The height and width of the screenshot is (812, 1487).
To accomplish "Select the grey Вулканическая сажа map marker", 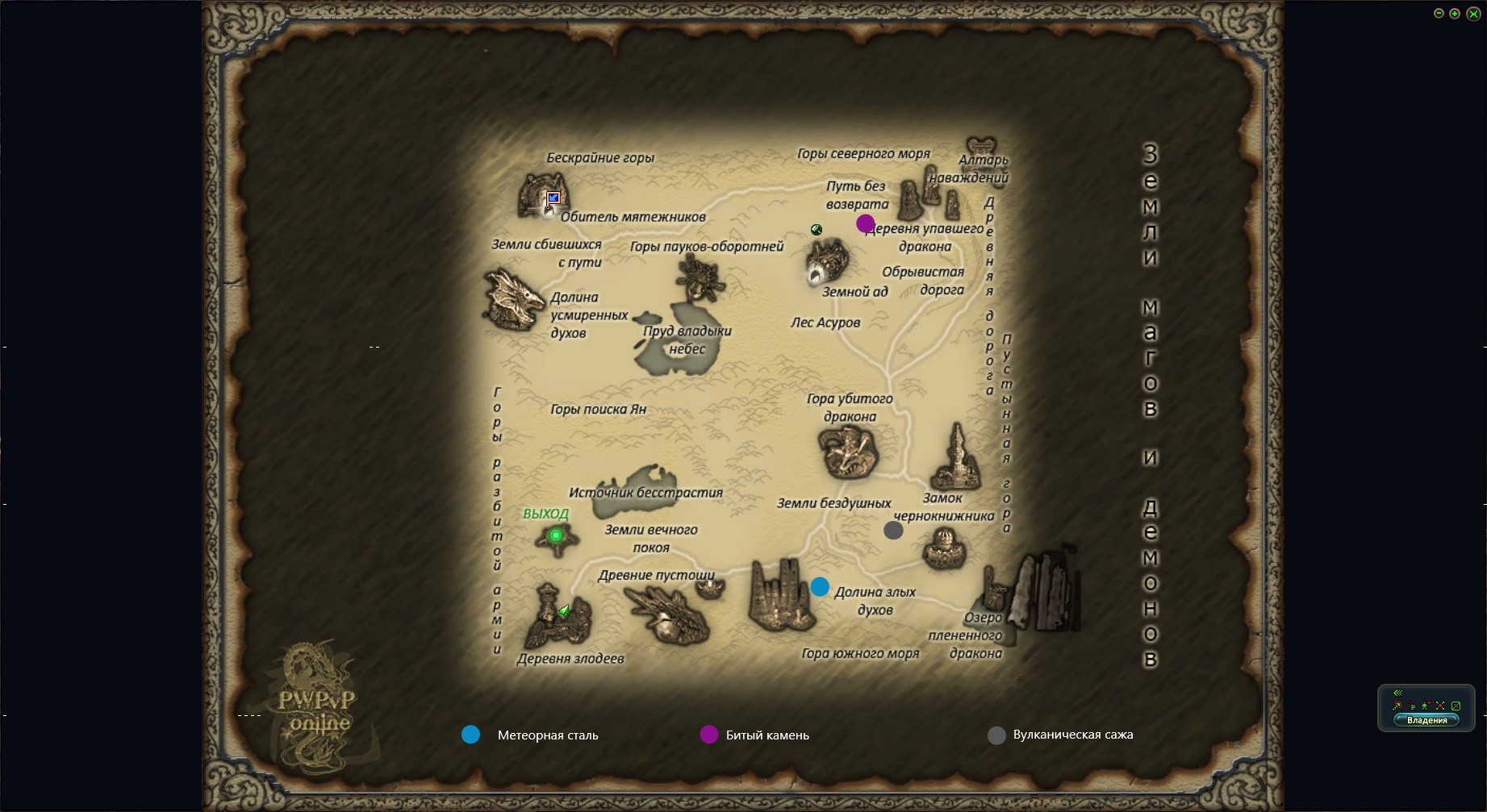I will click(893, 531).
